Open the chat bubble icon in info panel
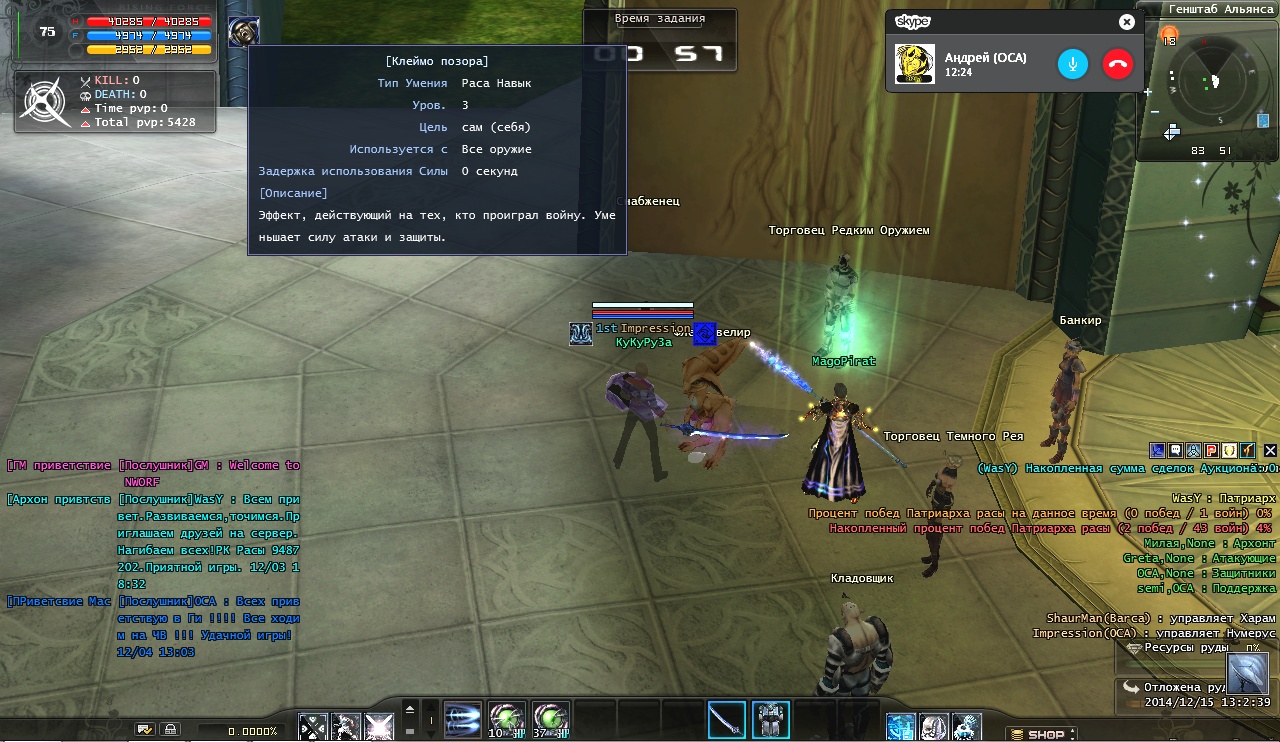The width and height of the screenshot is (1280, 742). (1175, 451)
